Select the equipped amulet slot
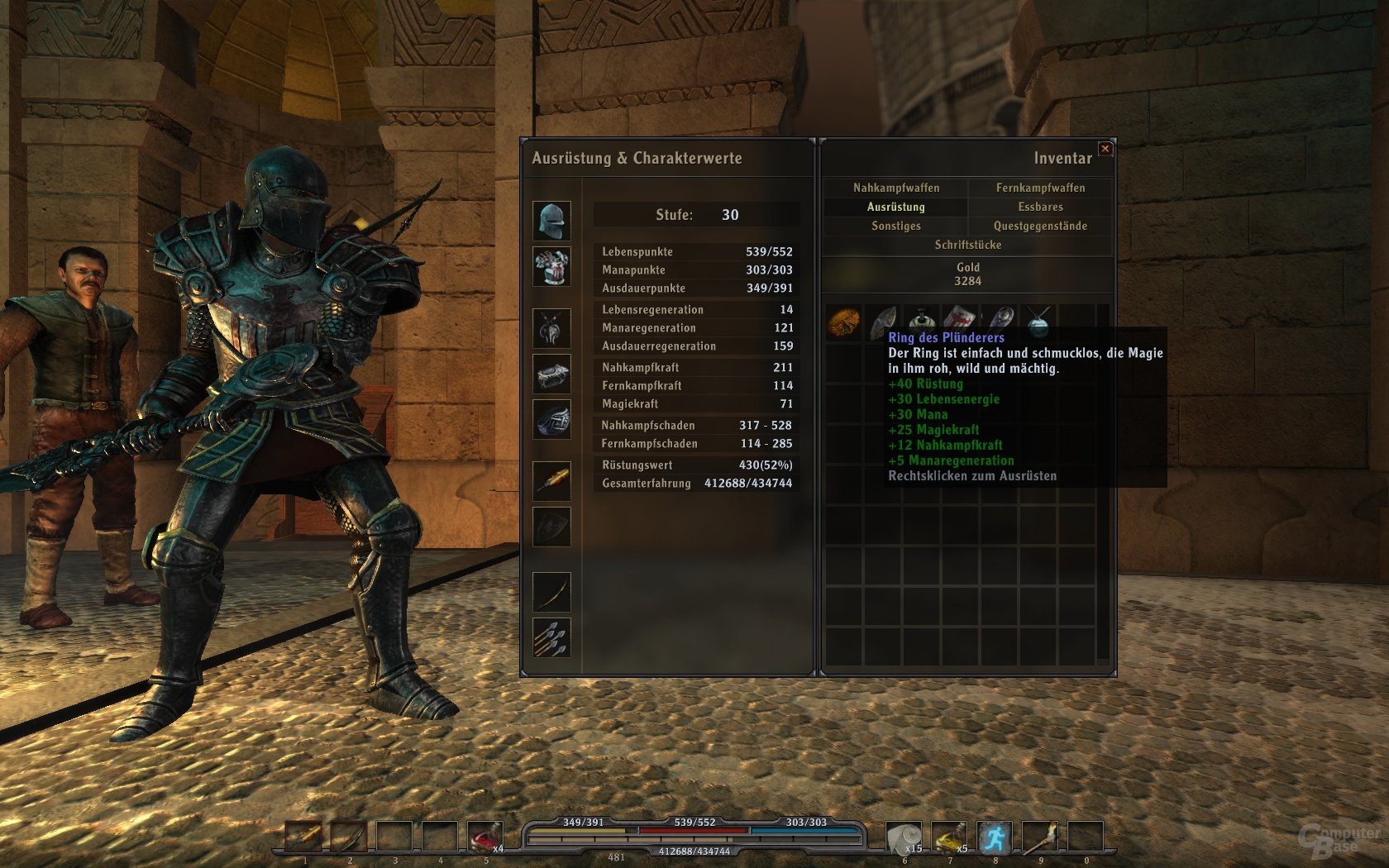This screenshot has height=868, width=1389. tap(551, 328)
